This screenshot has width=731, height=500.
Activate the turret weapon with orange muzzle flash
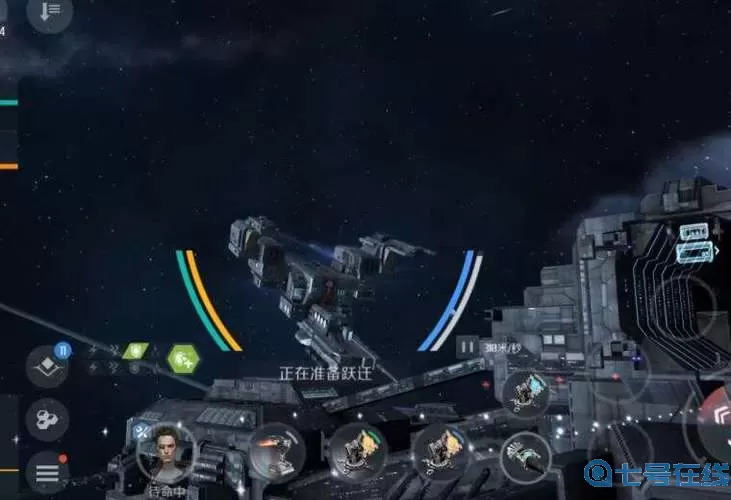(x=276, y=451)
